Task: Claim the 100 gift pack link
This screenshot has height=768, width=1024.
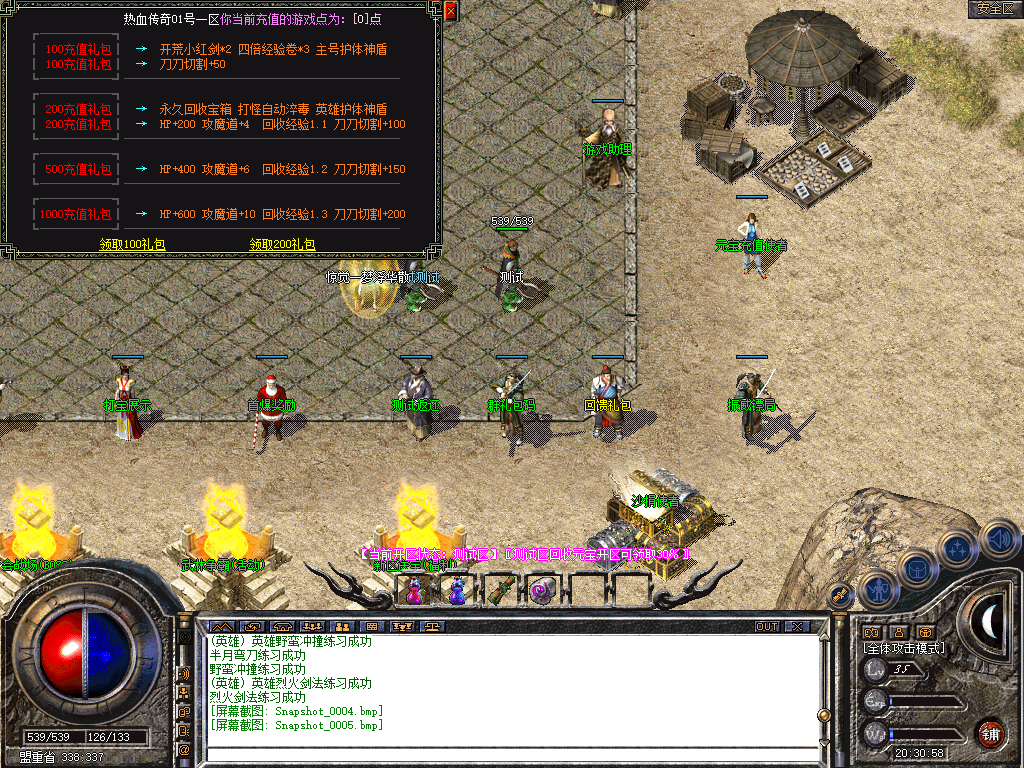Action: pyautogui.click(x=132, y=244)
